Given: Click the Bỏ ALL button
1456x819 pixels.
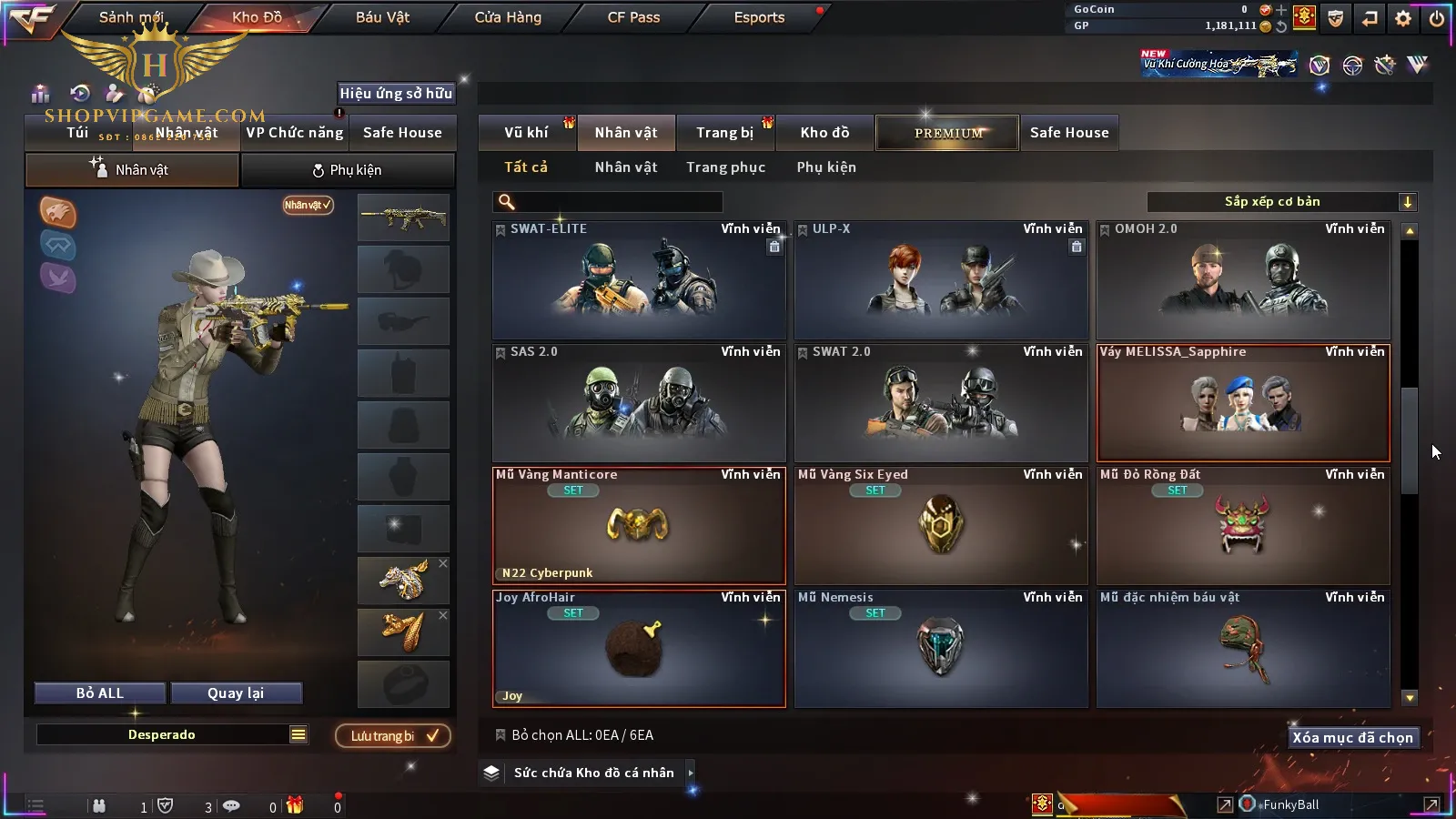Looking at the screenshot, I should pos(100,693).
